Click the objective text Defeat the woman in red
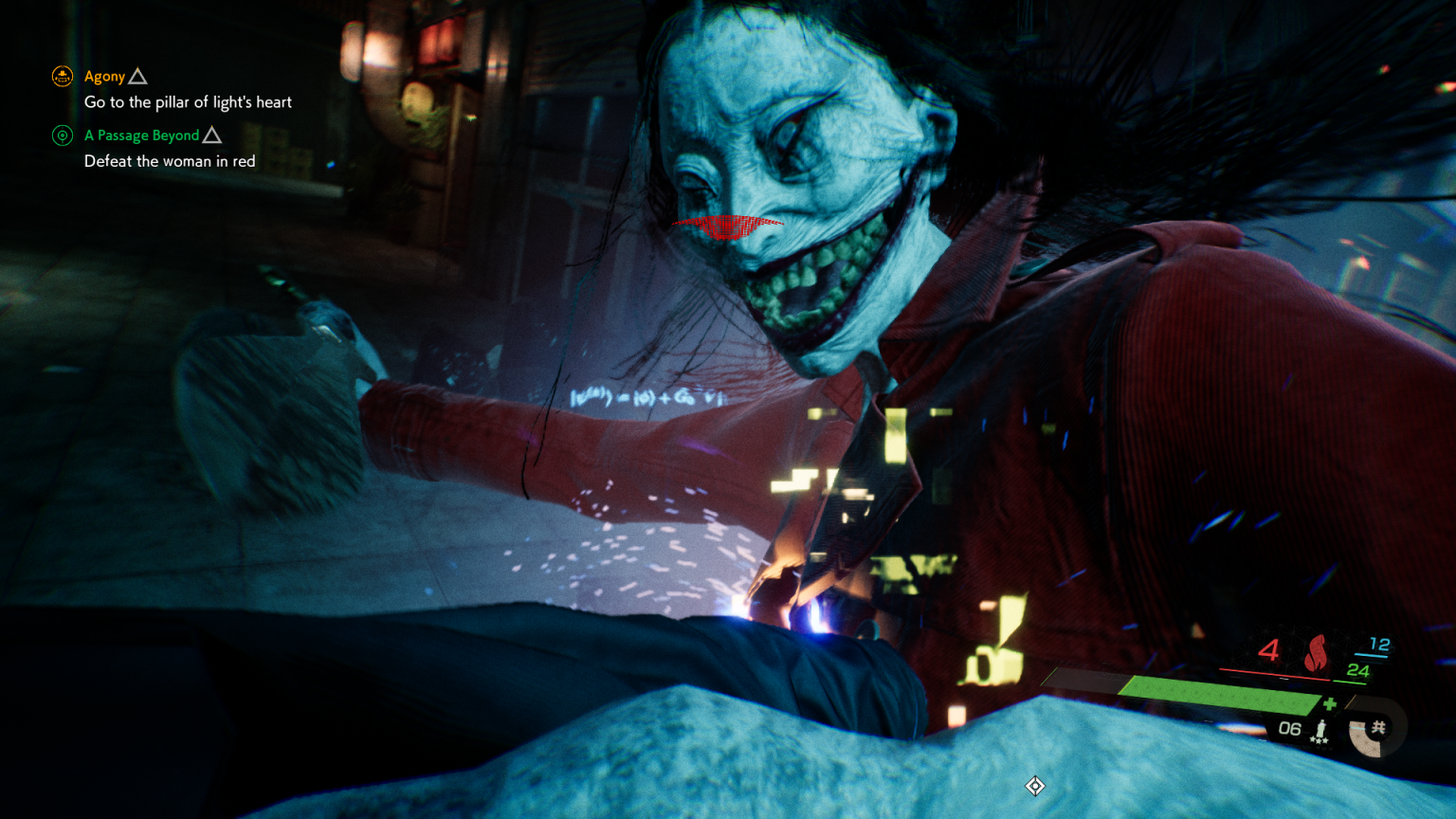 (170, 160)
